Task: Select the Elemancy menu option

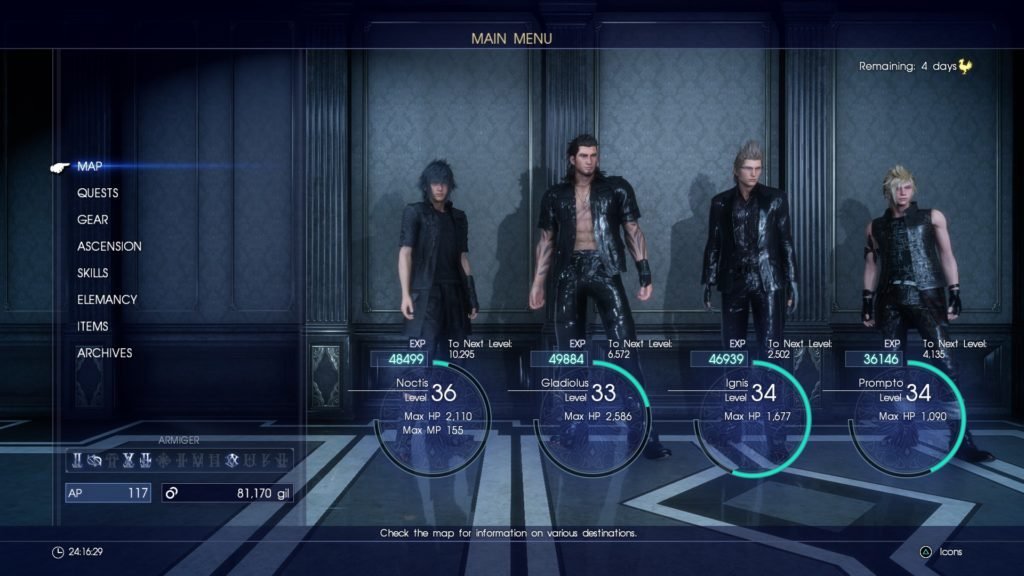Action: pyautogui.click(x=107, y=300)
